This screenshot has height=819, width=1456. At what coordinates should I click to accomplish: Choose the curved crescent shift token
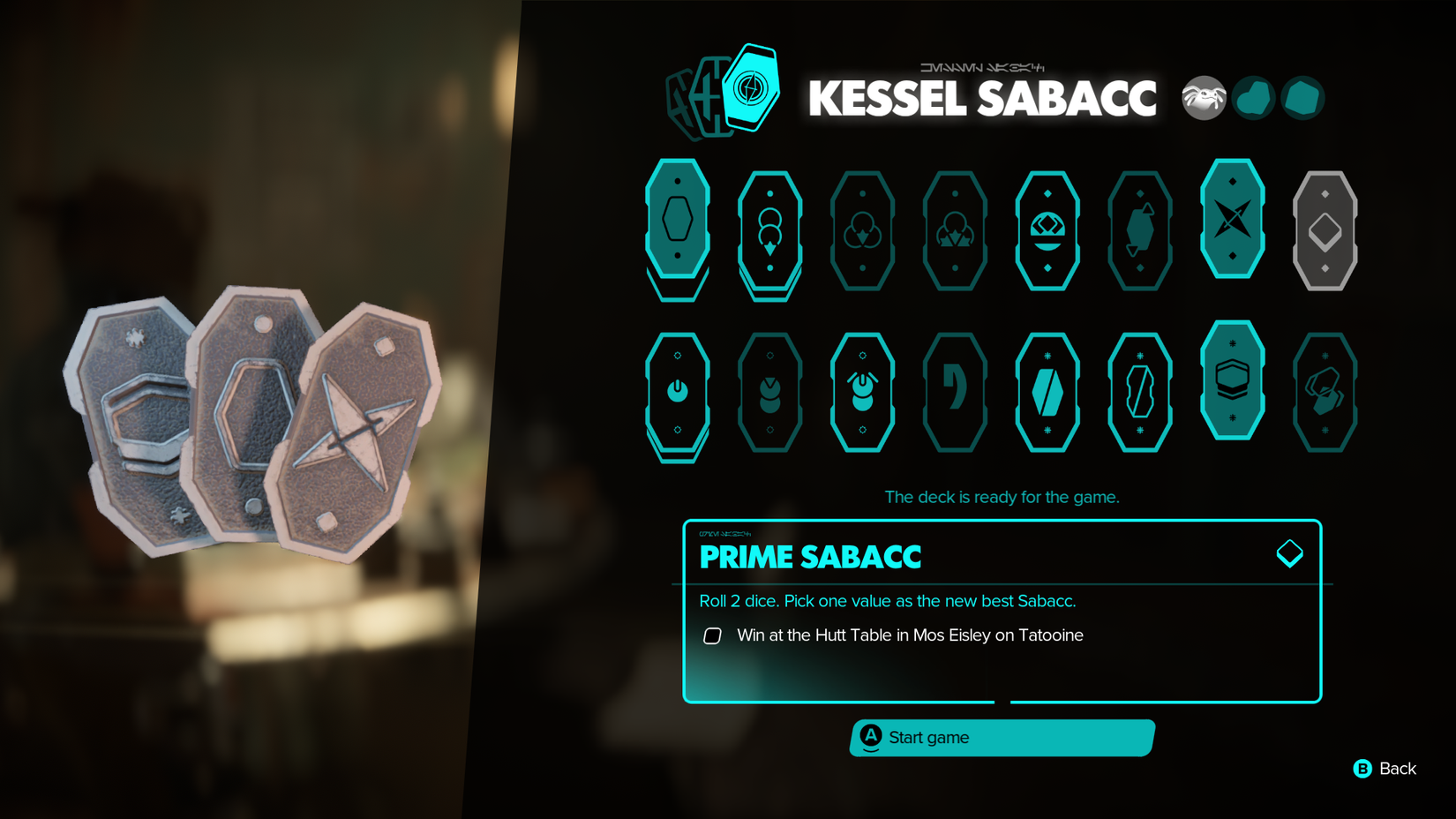(955, 392)
